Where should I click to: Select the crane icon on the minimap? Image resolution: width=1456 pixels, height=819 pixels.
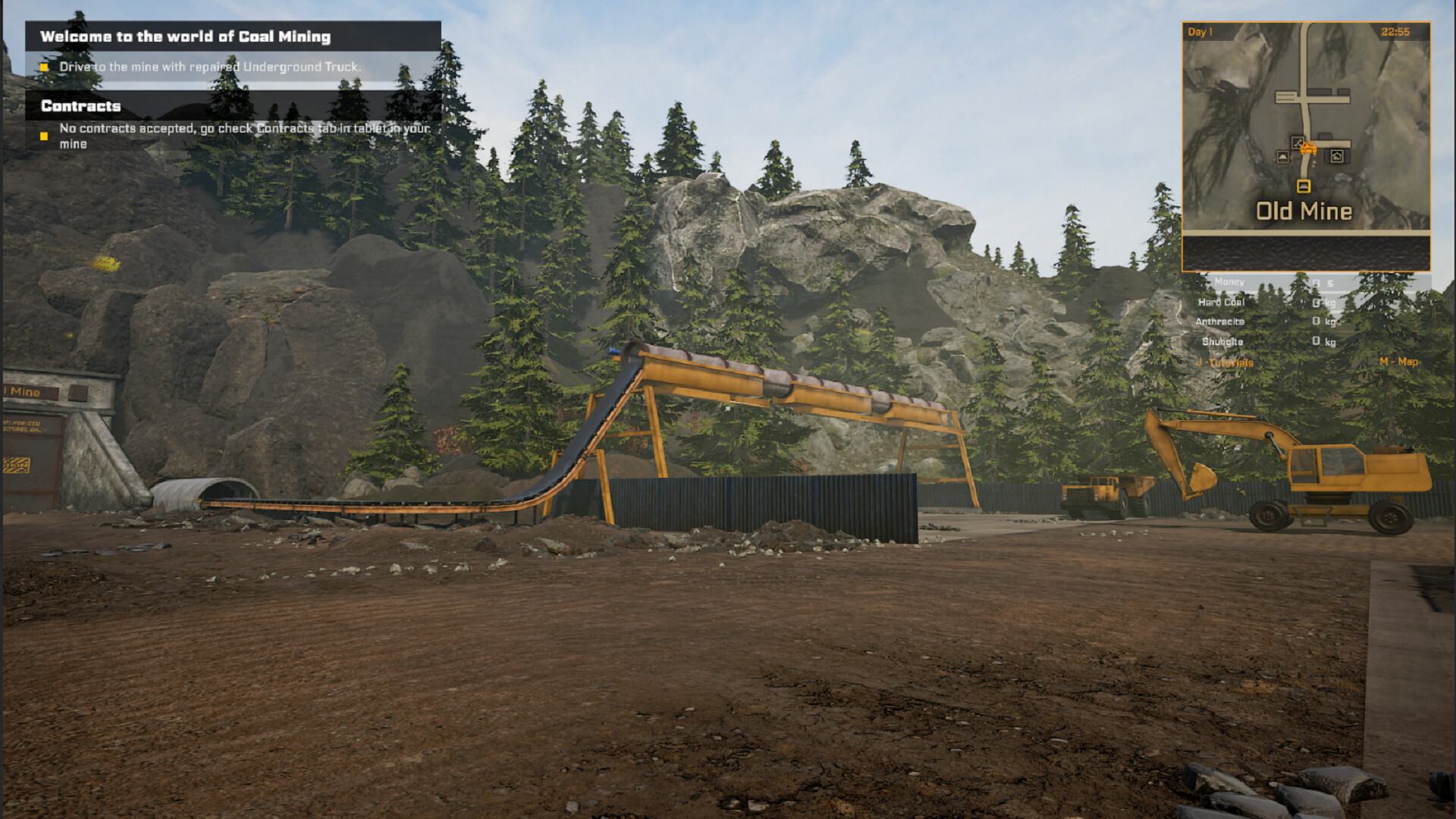pos(1297,143)
